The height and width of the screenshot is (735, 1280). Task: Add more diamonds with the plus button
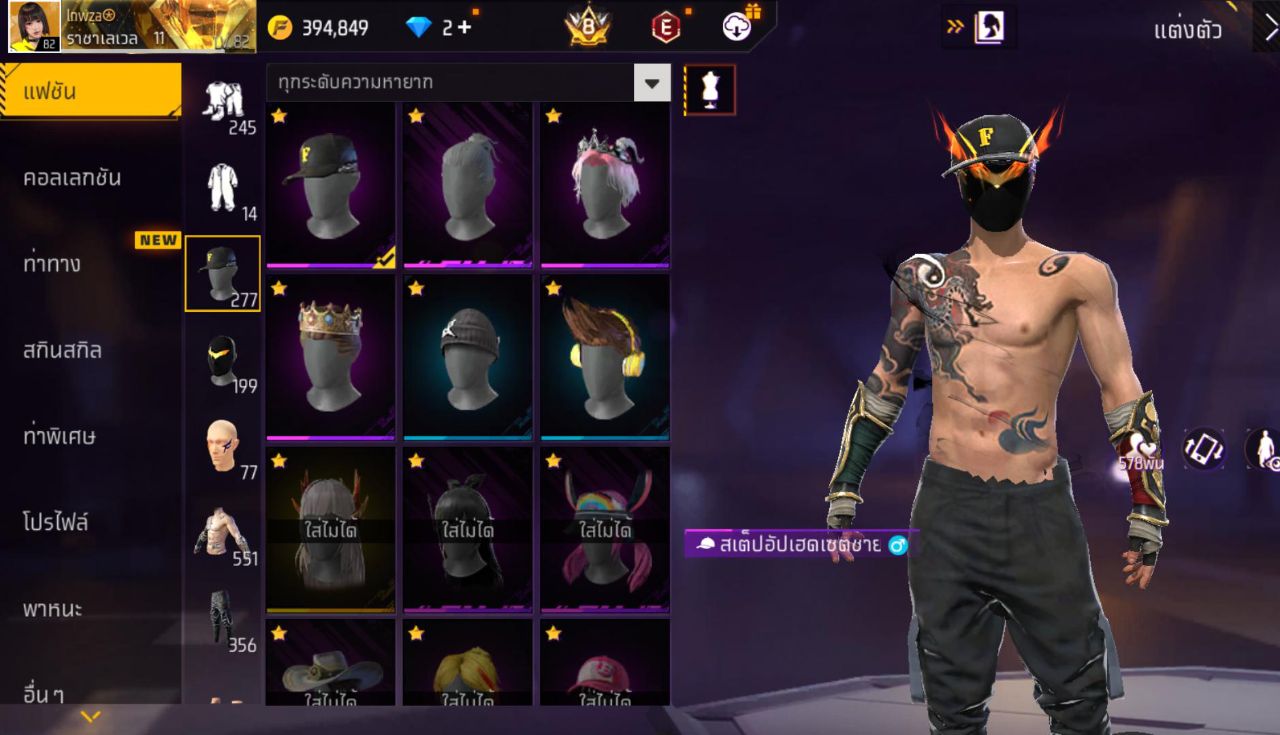(464, 28)
